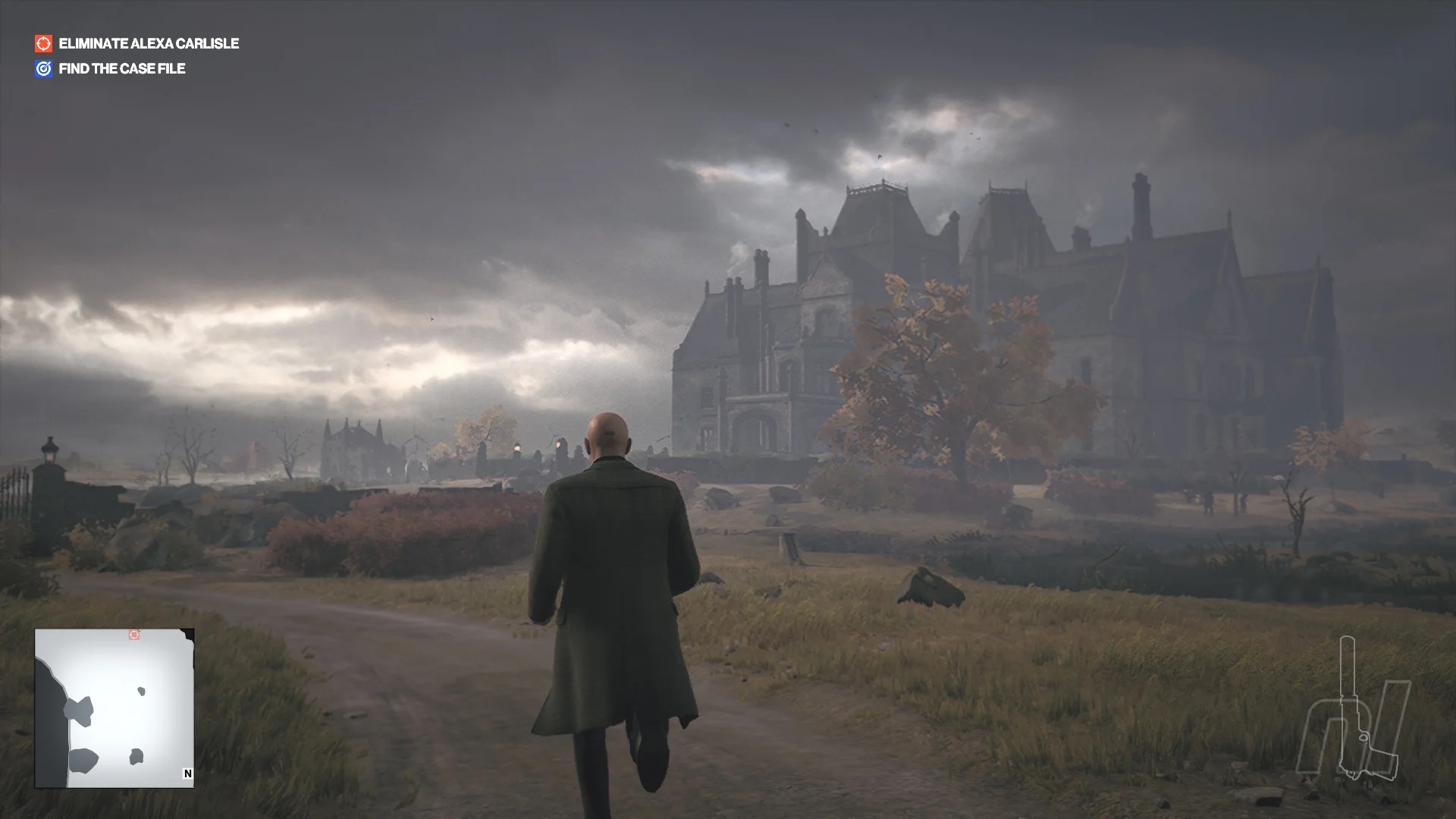Open the minimap
The image size is (1456, 819).
[x=114, y=708]
